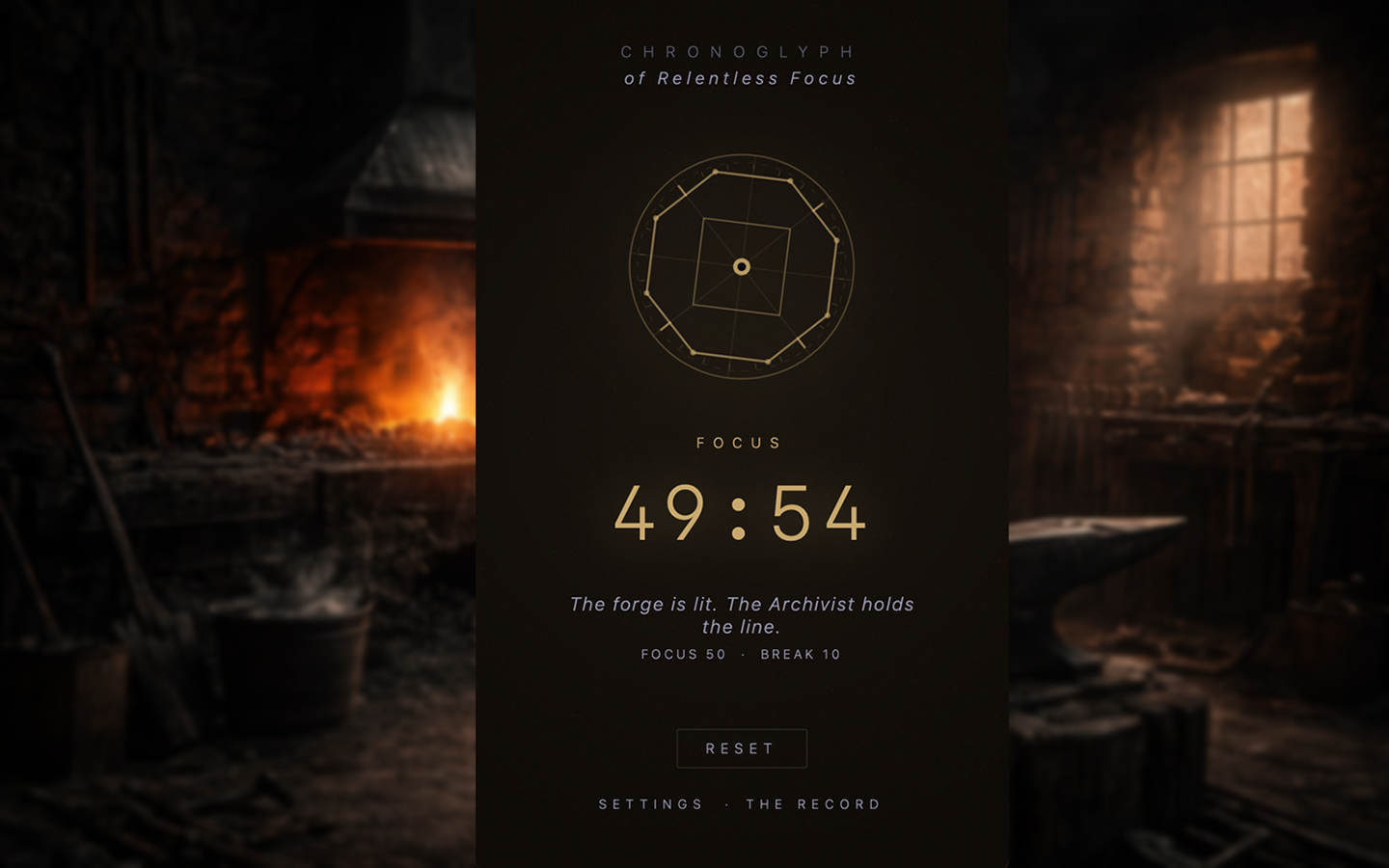Expand the quote 'The forge is lit'
Screen dimensions: 1389x868
coord(742,614)
